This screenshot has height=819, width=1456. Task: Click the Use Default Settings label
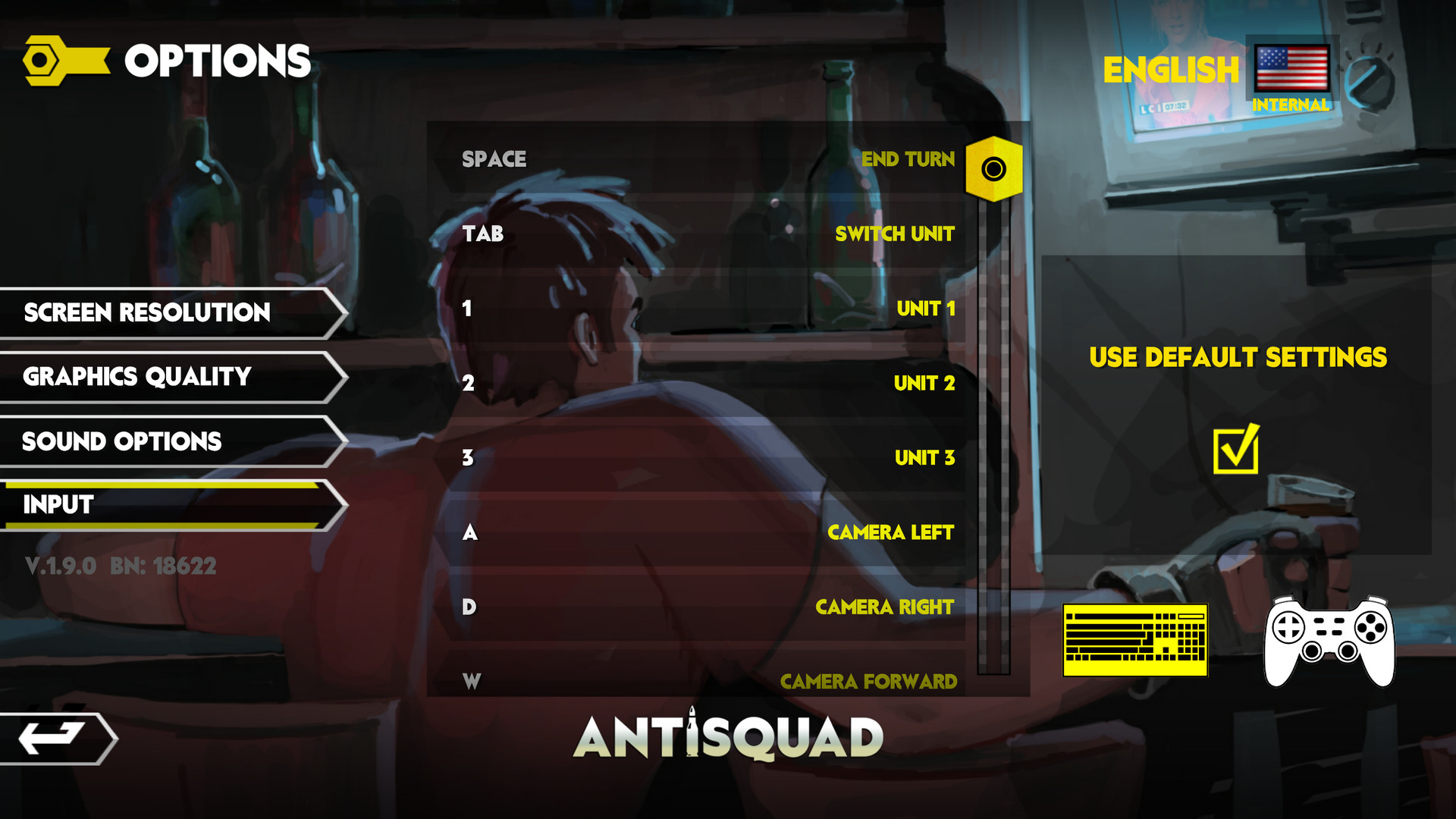click(x=1238, y=356)
